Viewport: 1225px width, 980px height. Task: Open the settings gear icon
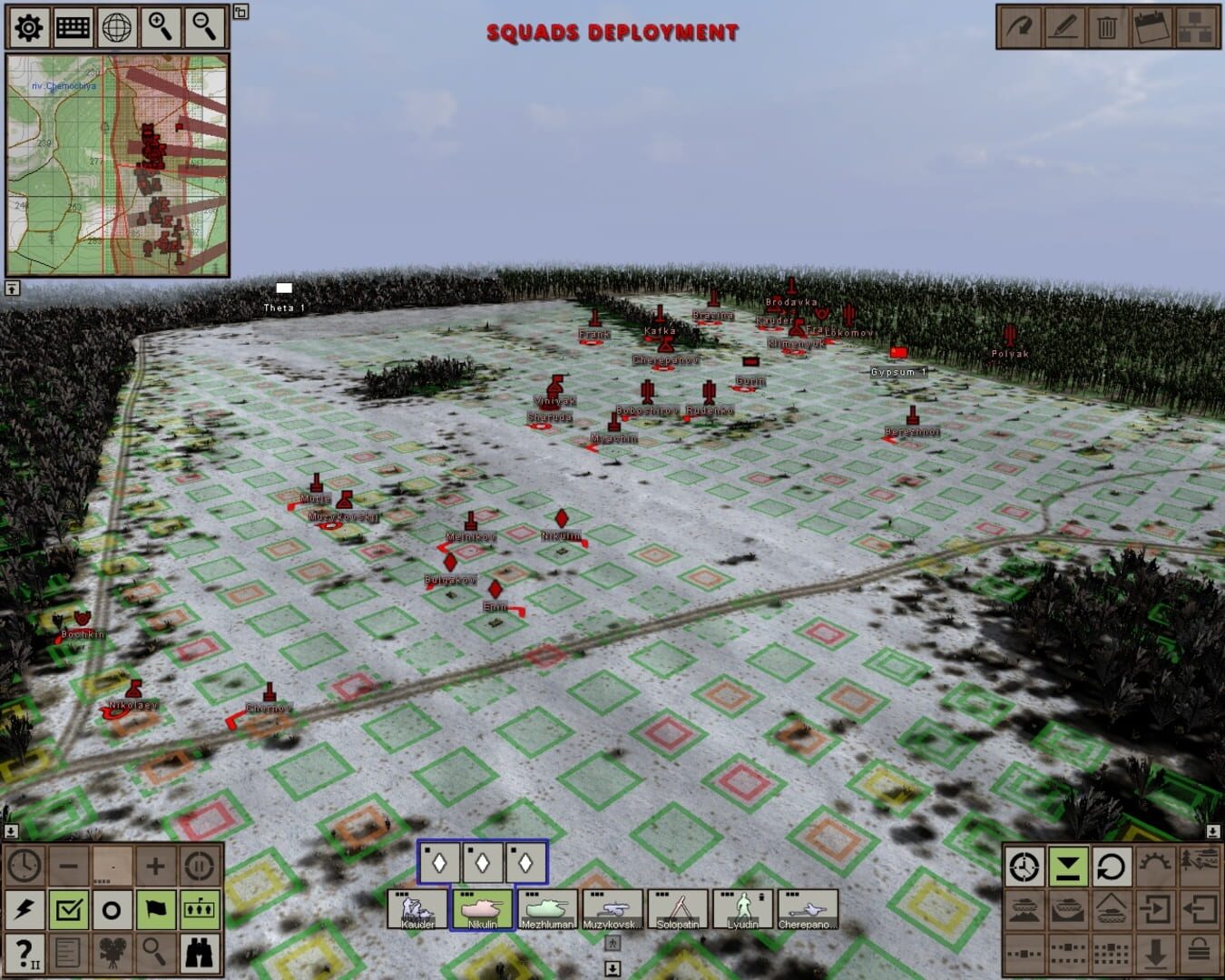click(x=27, y=28)
